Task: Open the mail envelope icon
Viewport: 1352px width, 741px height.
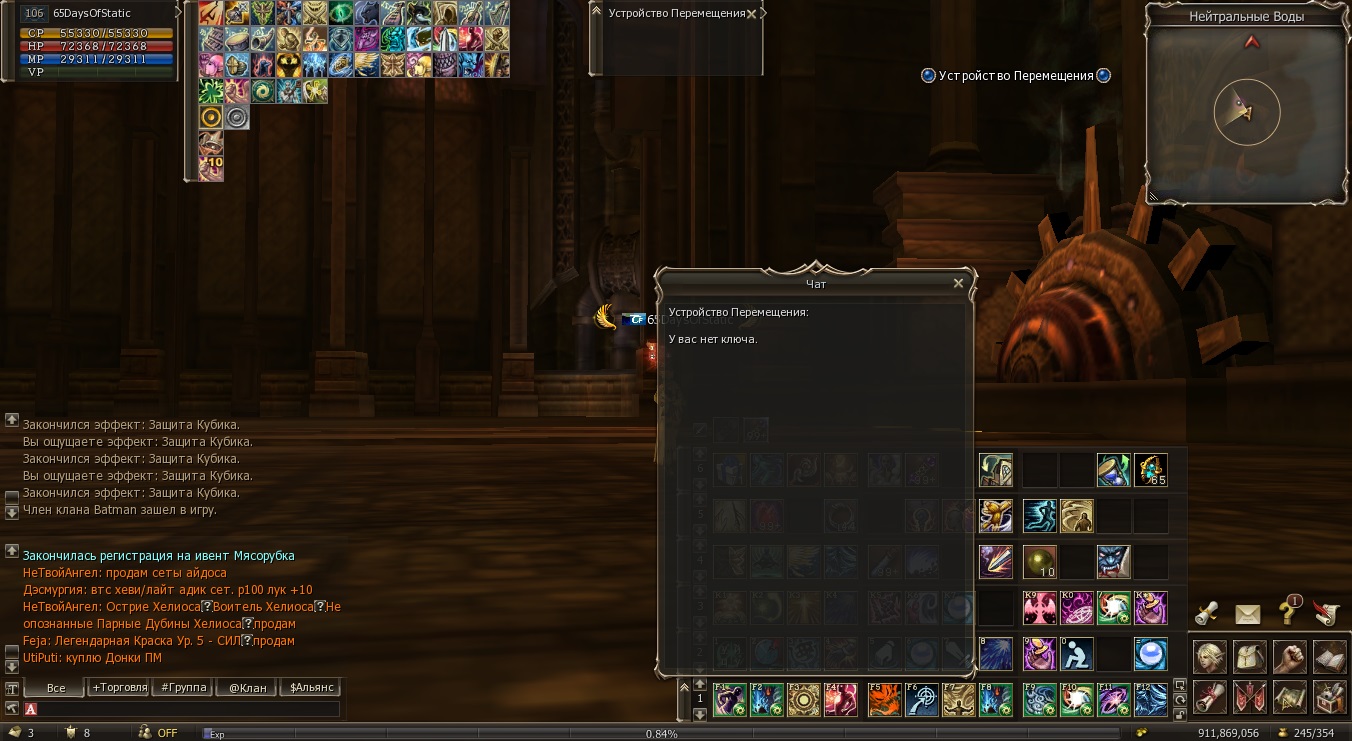Action: coord(1247,614)
